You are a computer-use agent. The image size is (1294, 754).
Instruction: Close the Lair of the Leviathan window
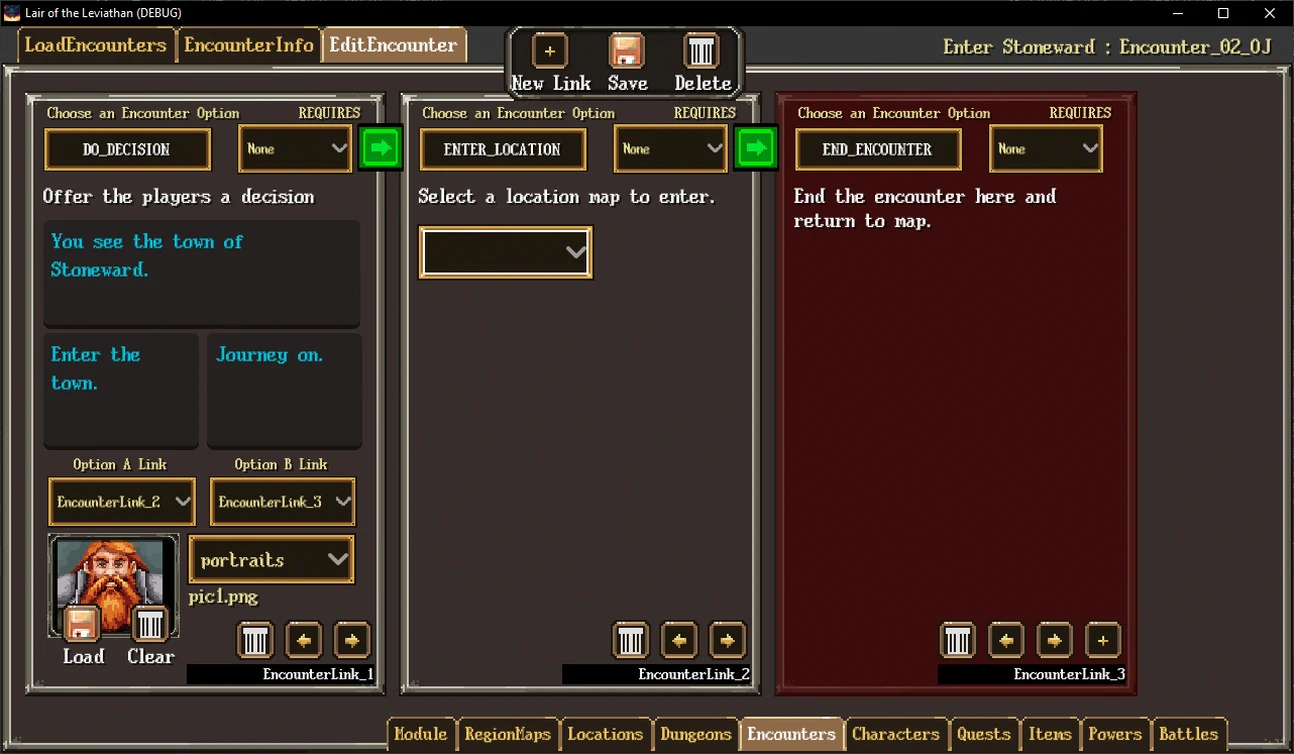(x=1270, y=13)
